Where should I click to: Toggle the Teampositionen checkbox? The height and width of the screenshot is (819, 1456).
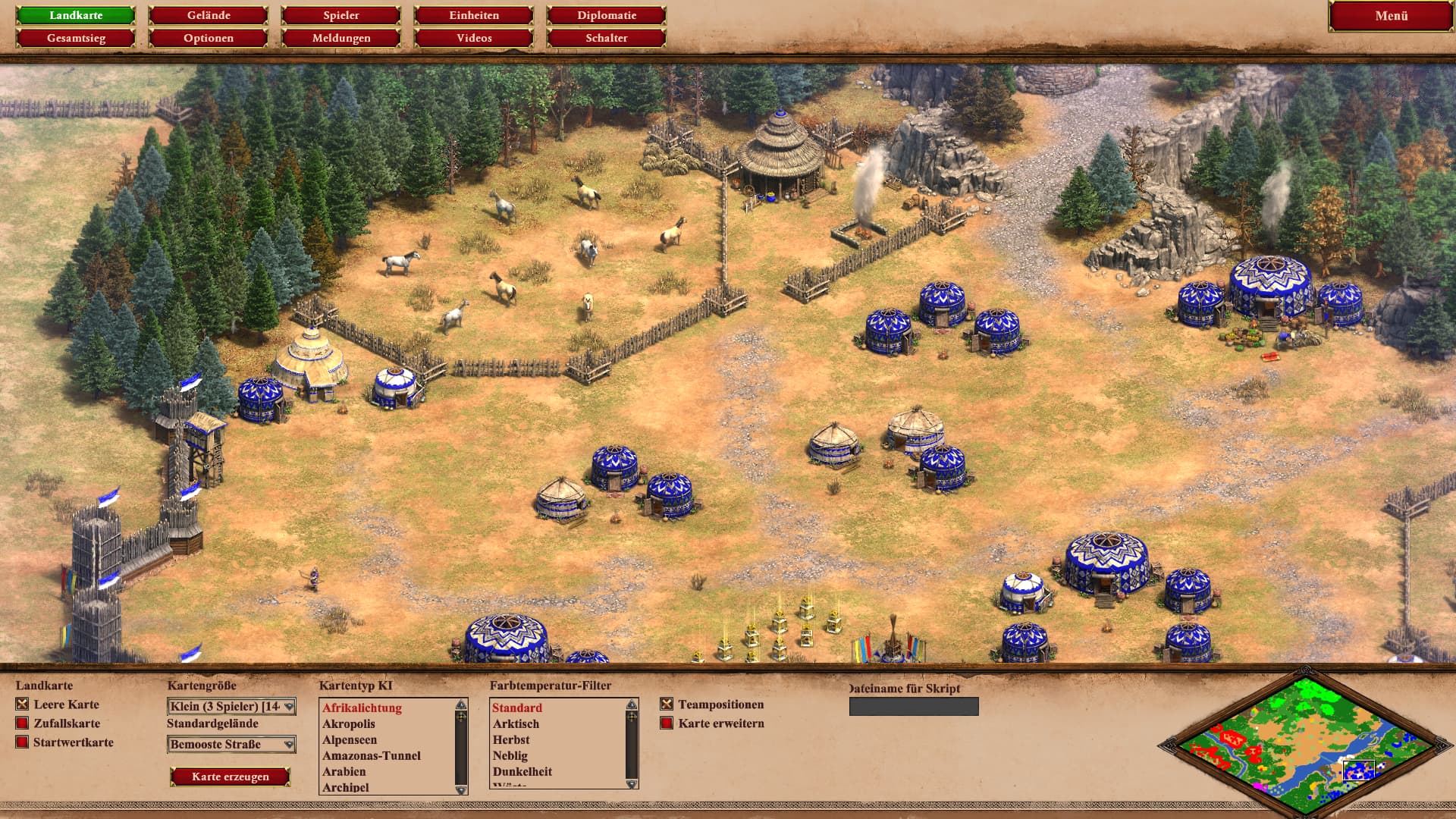click(667, 704)
